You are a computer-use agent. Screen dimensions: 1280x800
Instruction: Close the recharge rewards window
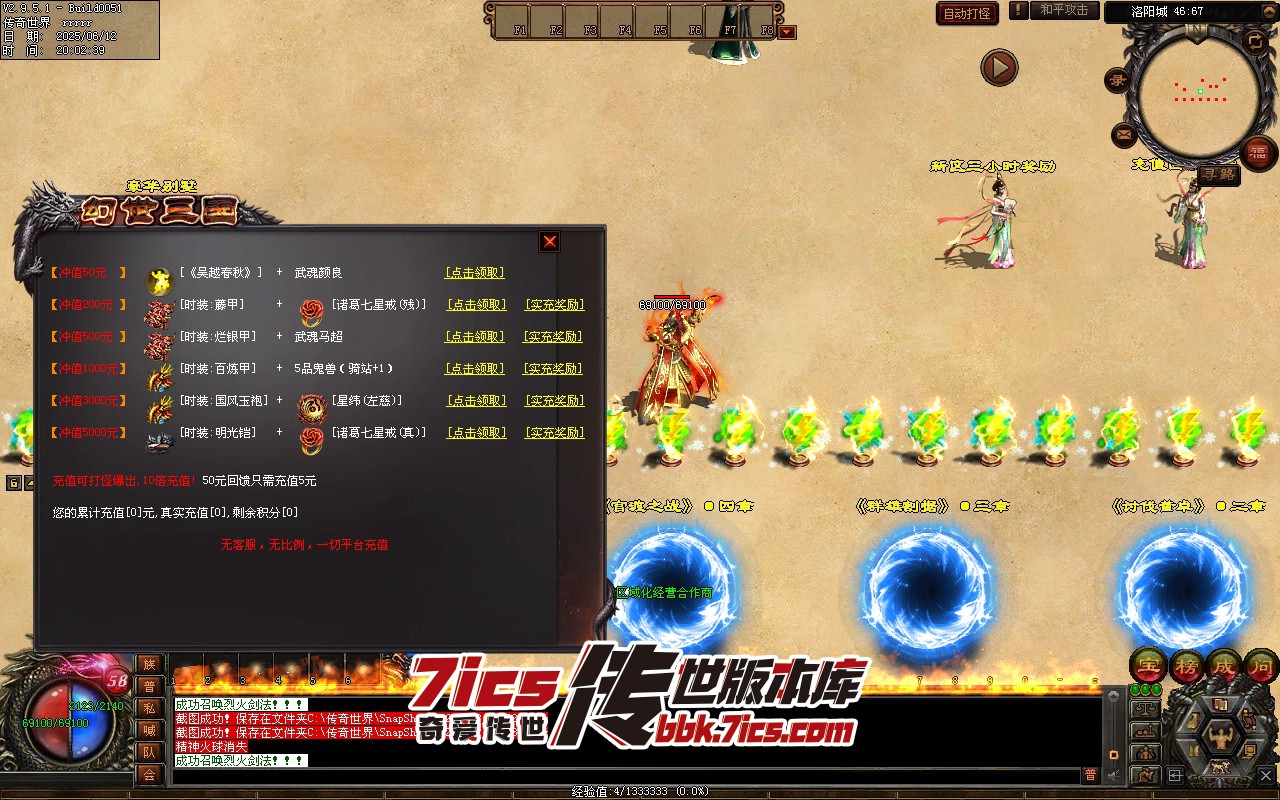(x=549, y=241)
